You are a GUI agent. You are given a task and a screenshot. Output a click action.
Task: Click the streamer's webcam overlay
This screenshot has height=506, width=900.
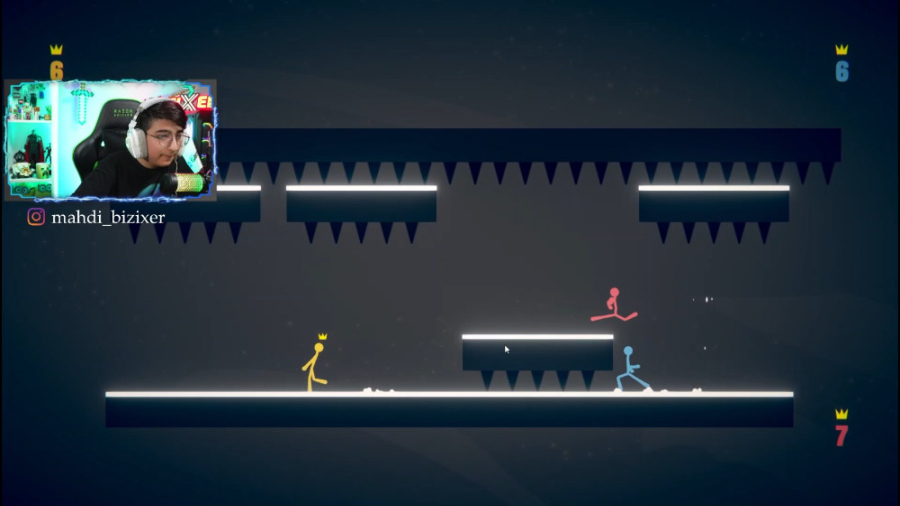pyautogui.click(x=111, y=140)
